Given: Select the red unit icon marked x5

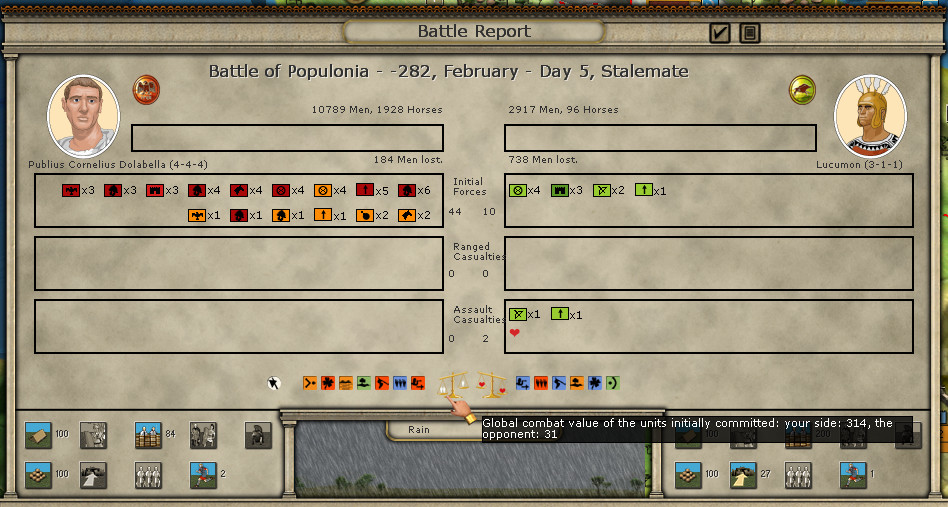Looking at the screenshot, I should coord(365,190).
